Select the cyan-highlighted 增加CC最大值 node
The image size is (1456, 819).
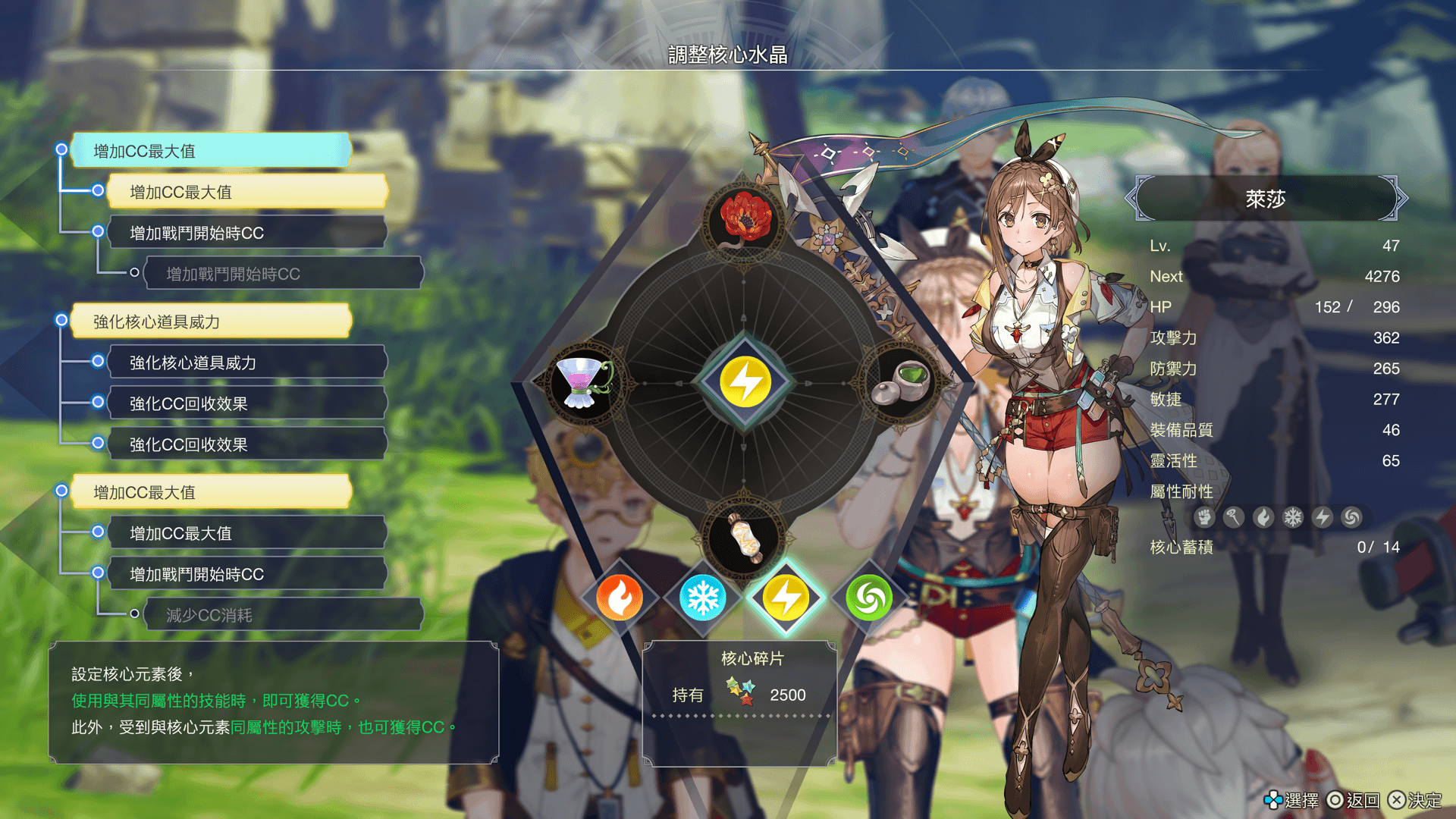pos(211,151)
